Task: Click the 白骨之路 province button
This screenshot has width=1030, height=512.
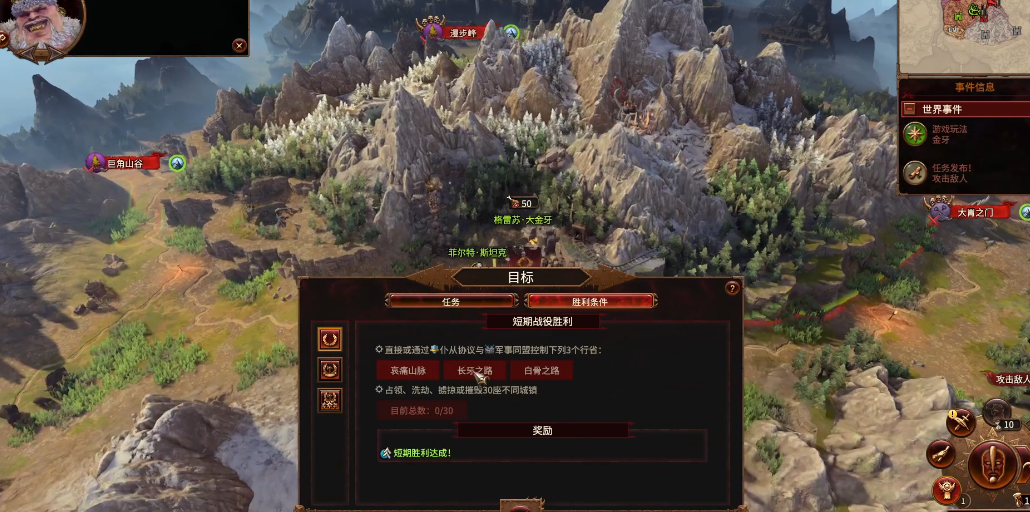Action: (x=541, y=370)
